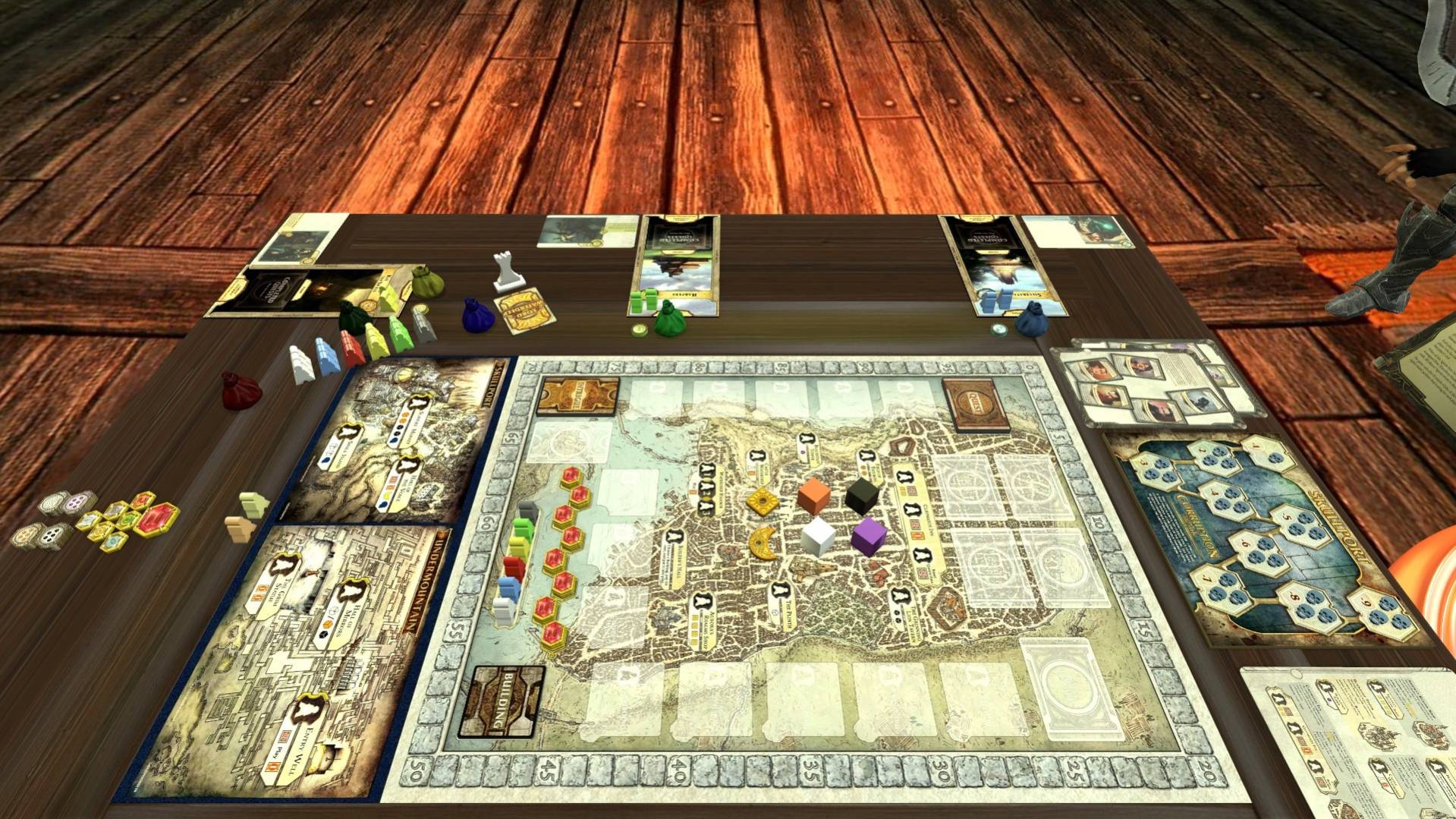Screen dimensions: 1456x819
Task: Select the Intrigue card deck
Action: [577, 395]
